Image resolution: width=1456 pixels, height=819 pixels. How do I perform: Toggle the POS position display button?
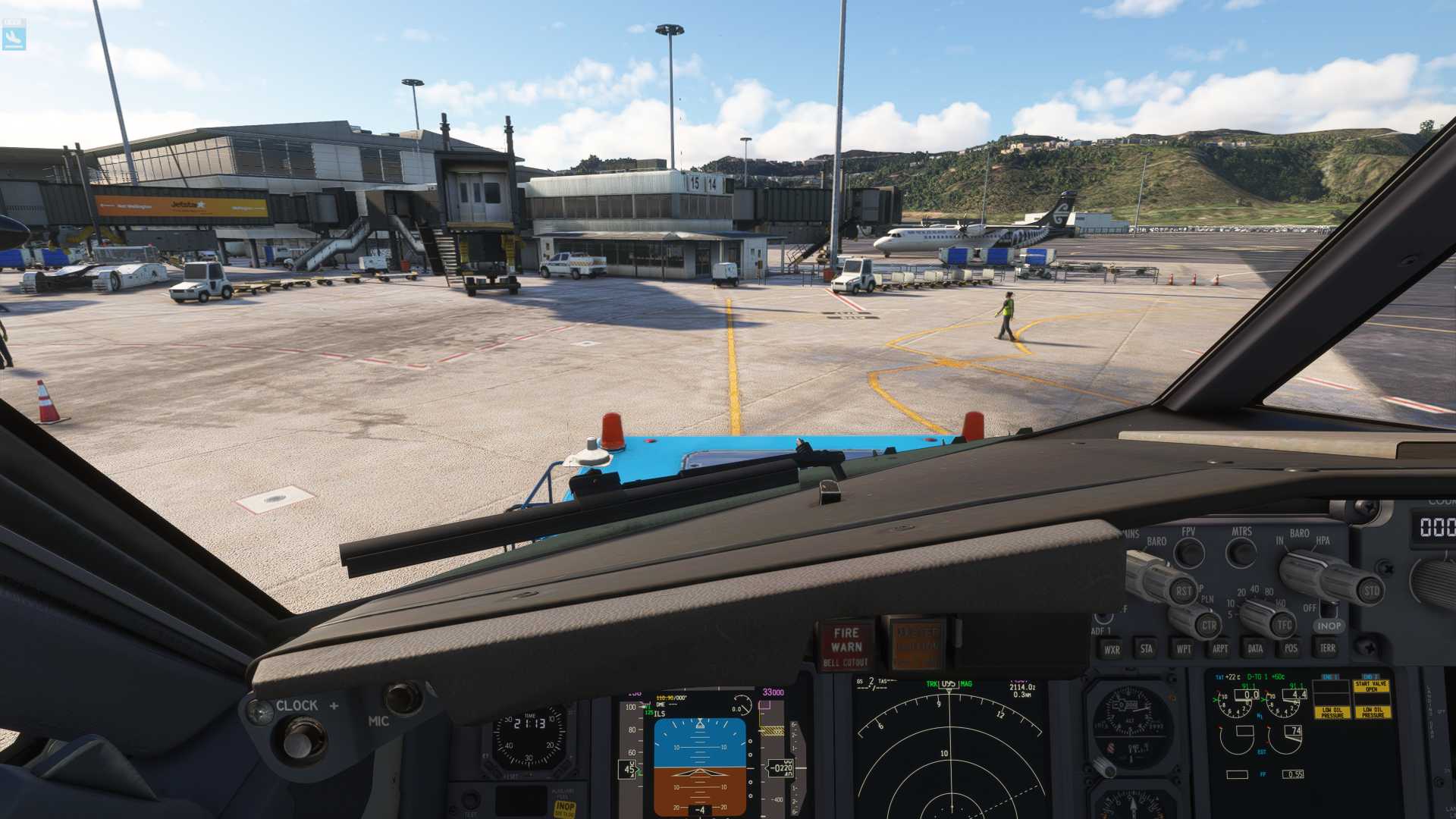click(x=1291, y=648)
